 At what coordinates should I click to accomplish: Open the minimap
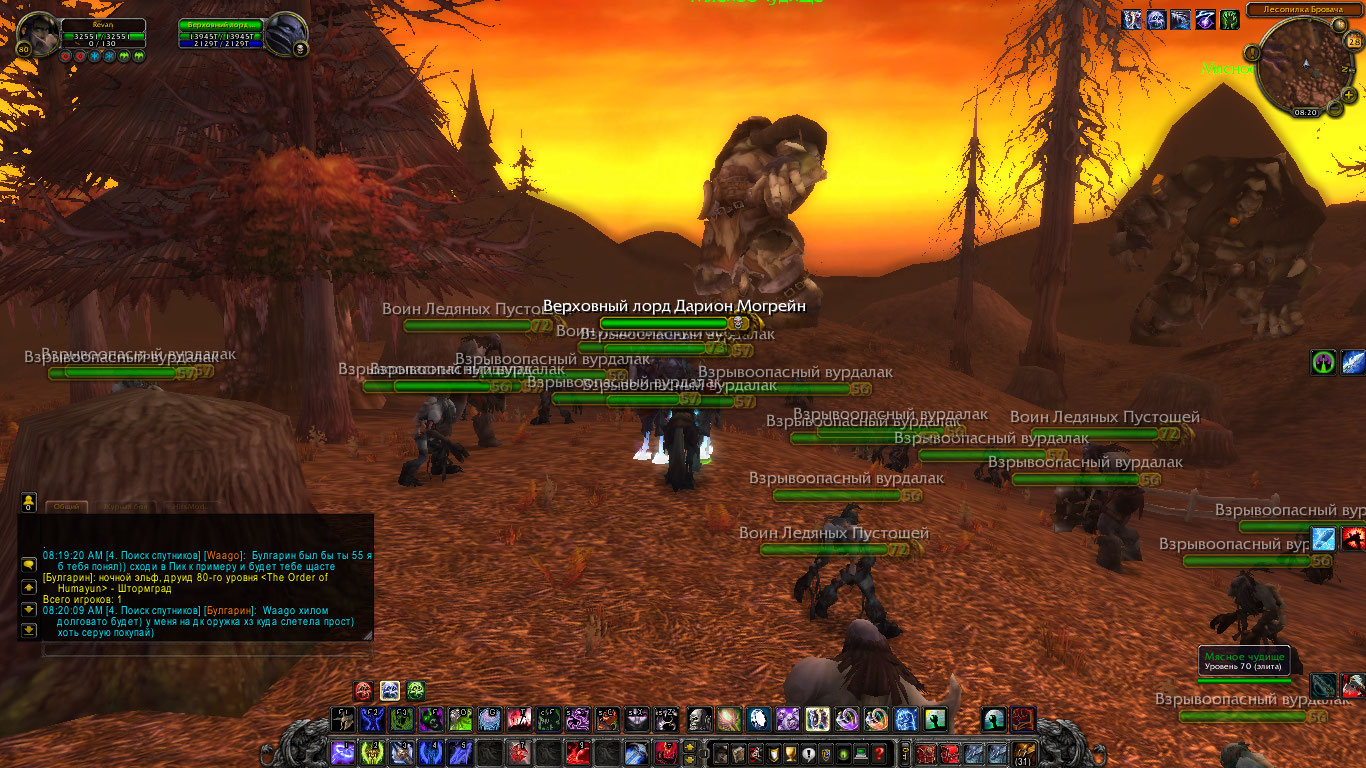click(1304, 65)
